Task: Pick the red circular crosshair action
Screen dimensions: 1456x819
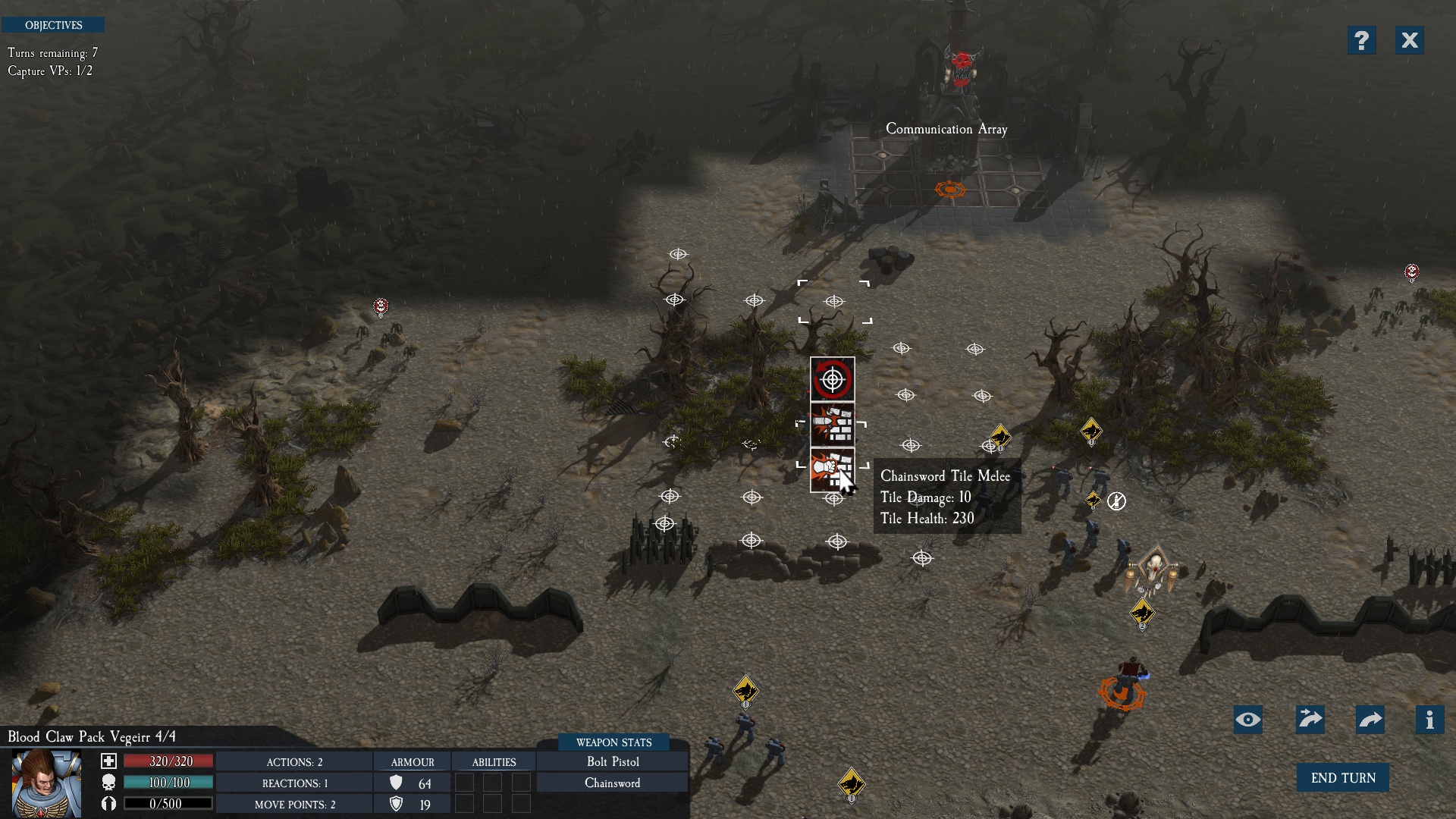Action: (x=832, y=379)
